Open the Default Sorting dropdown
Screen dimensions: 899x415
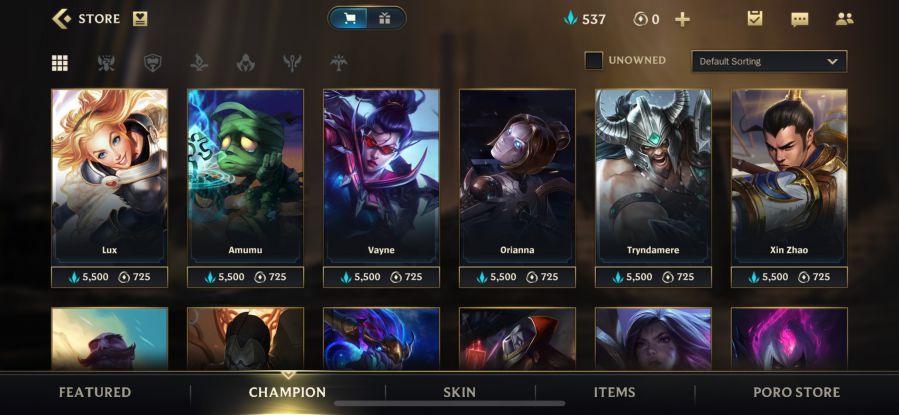(768, 61)
